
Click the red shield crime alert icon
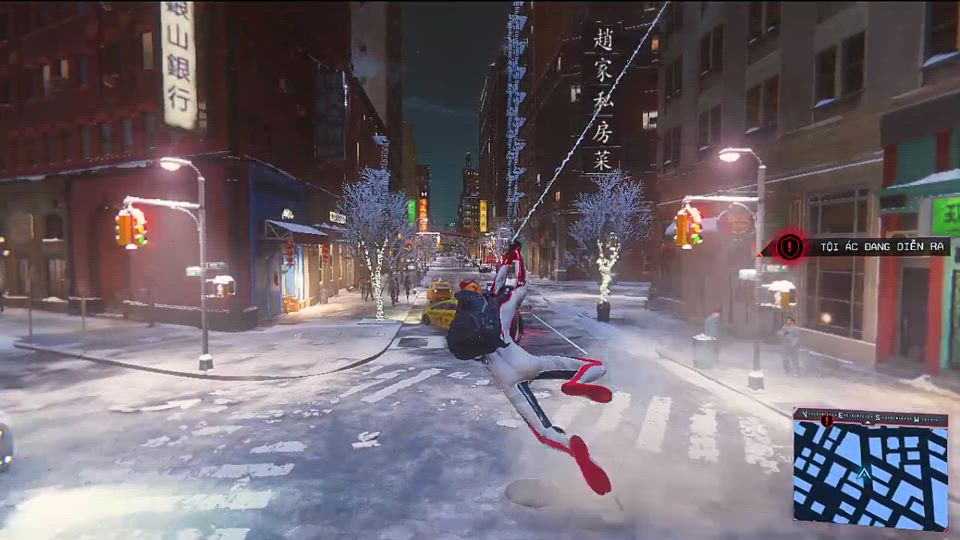(x=791, y=245)
